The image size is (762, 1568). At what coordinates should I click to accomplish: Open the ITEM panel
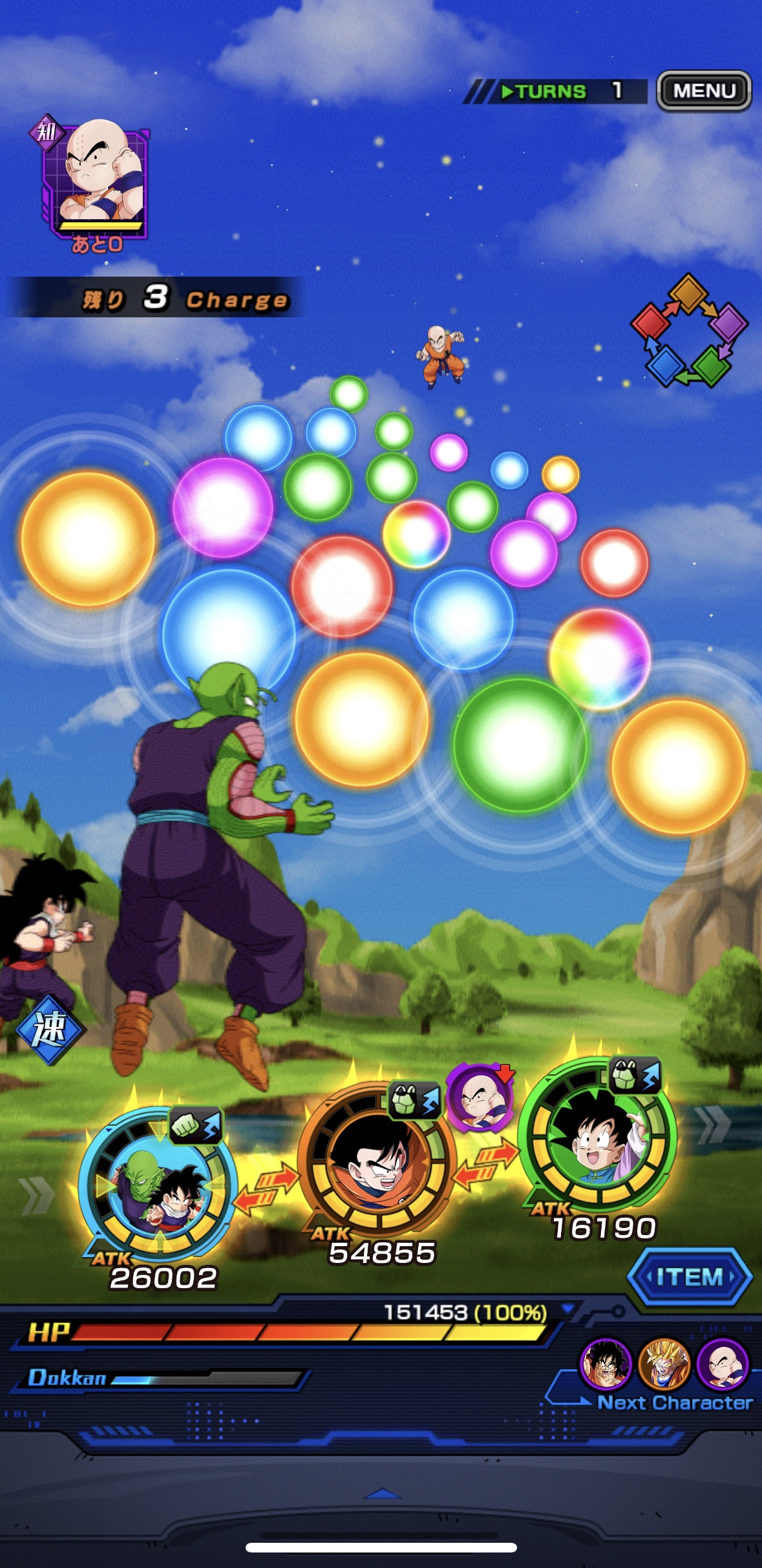point(690,1277)
